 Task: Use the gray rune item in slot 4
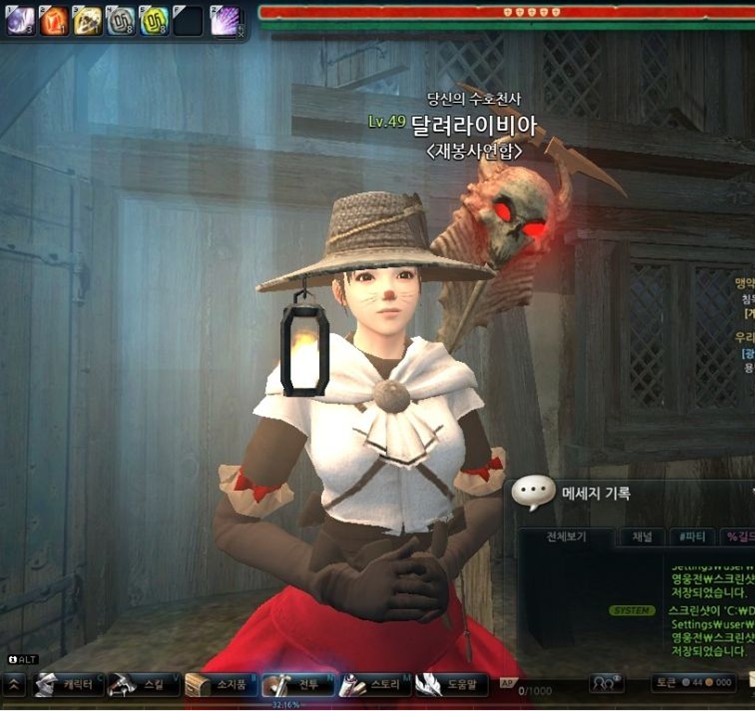[x=121, y=20]
